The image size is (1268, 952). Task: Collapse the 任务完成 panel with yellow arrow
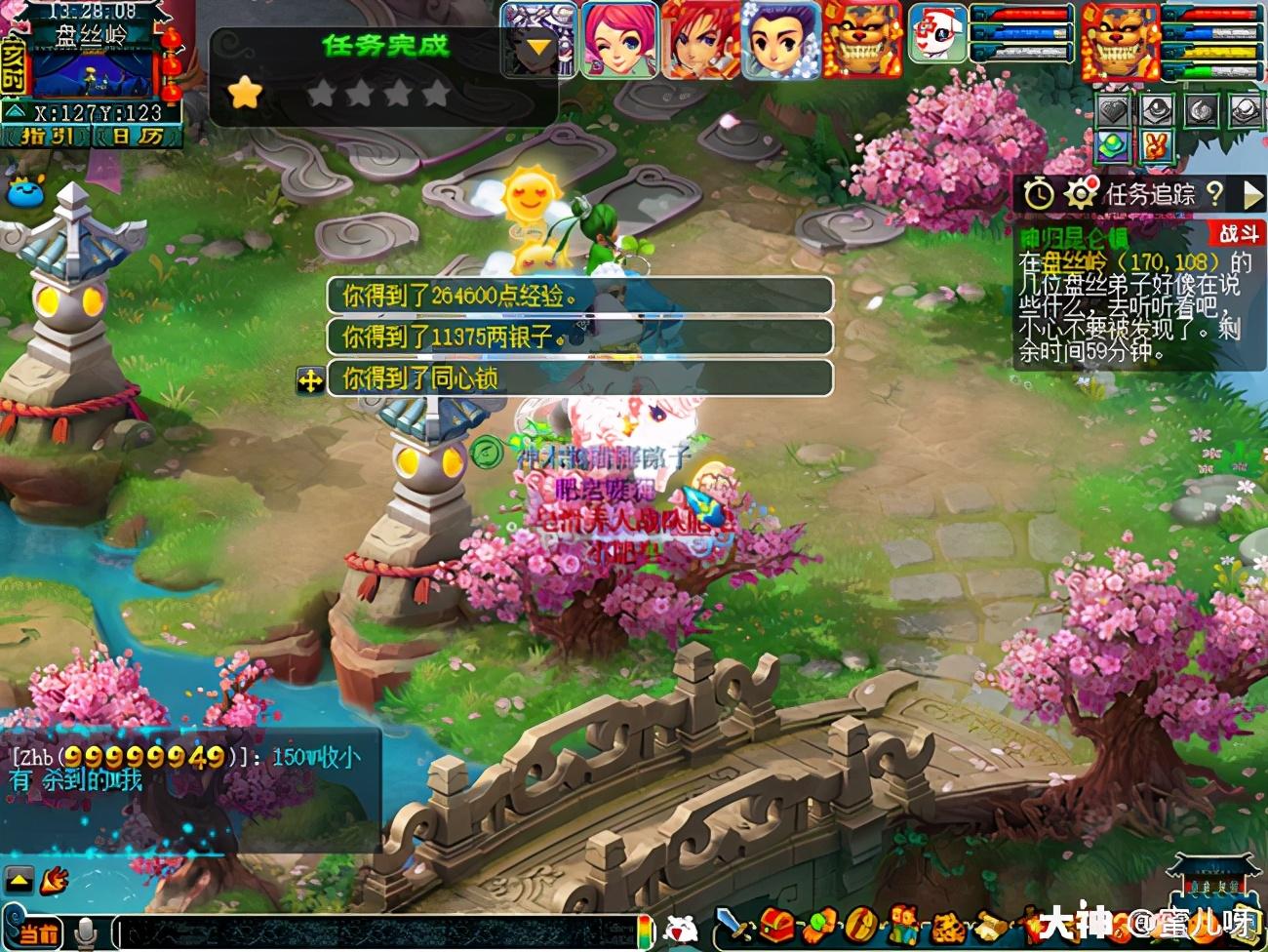pyautogui.click(x=537, y=48)
